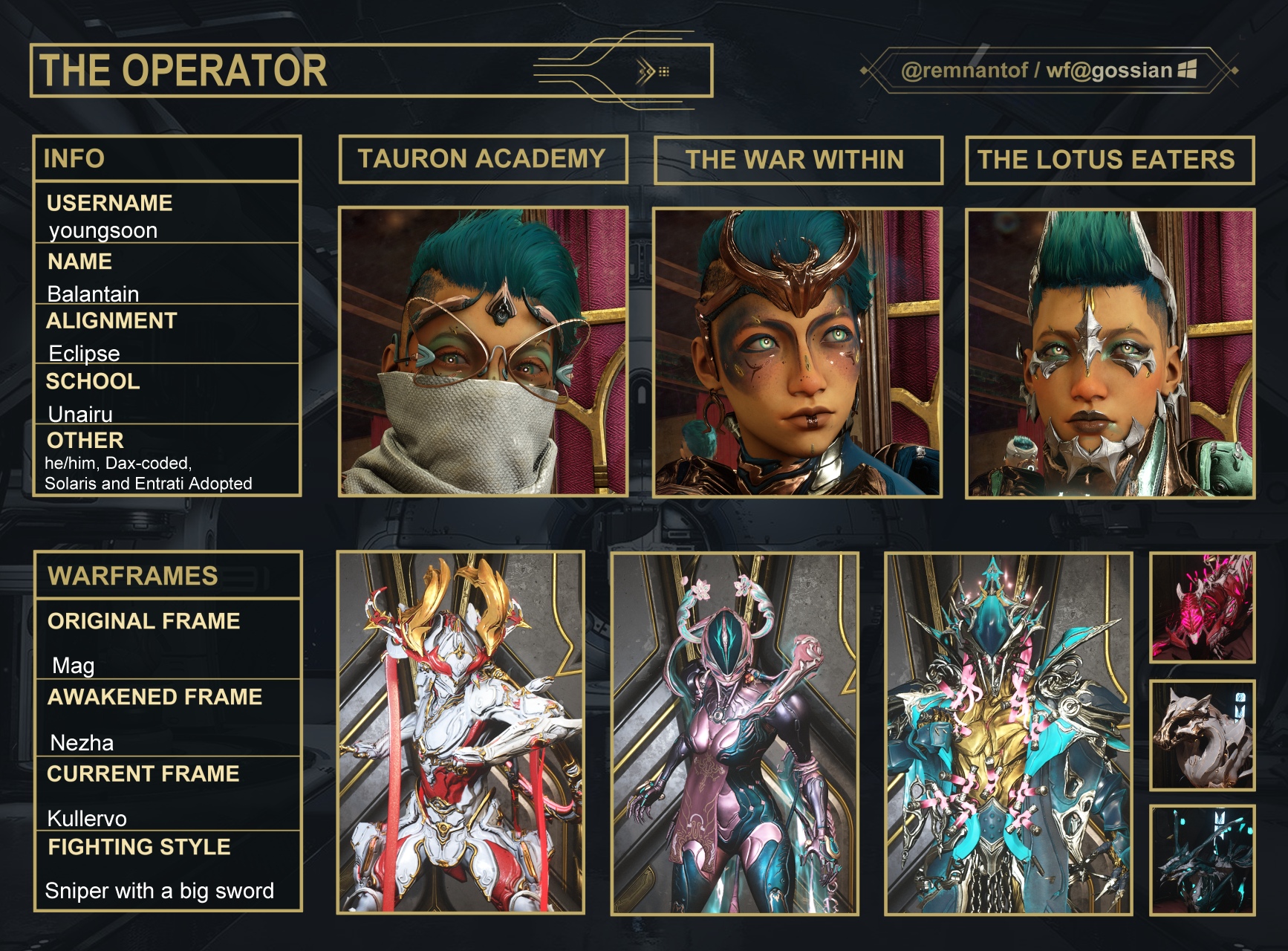View the pink and teal warframe image

click(x=735, y=733)
